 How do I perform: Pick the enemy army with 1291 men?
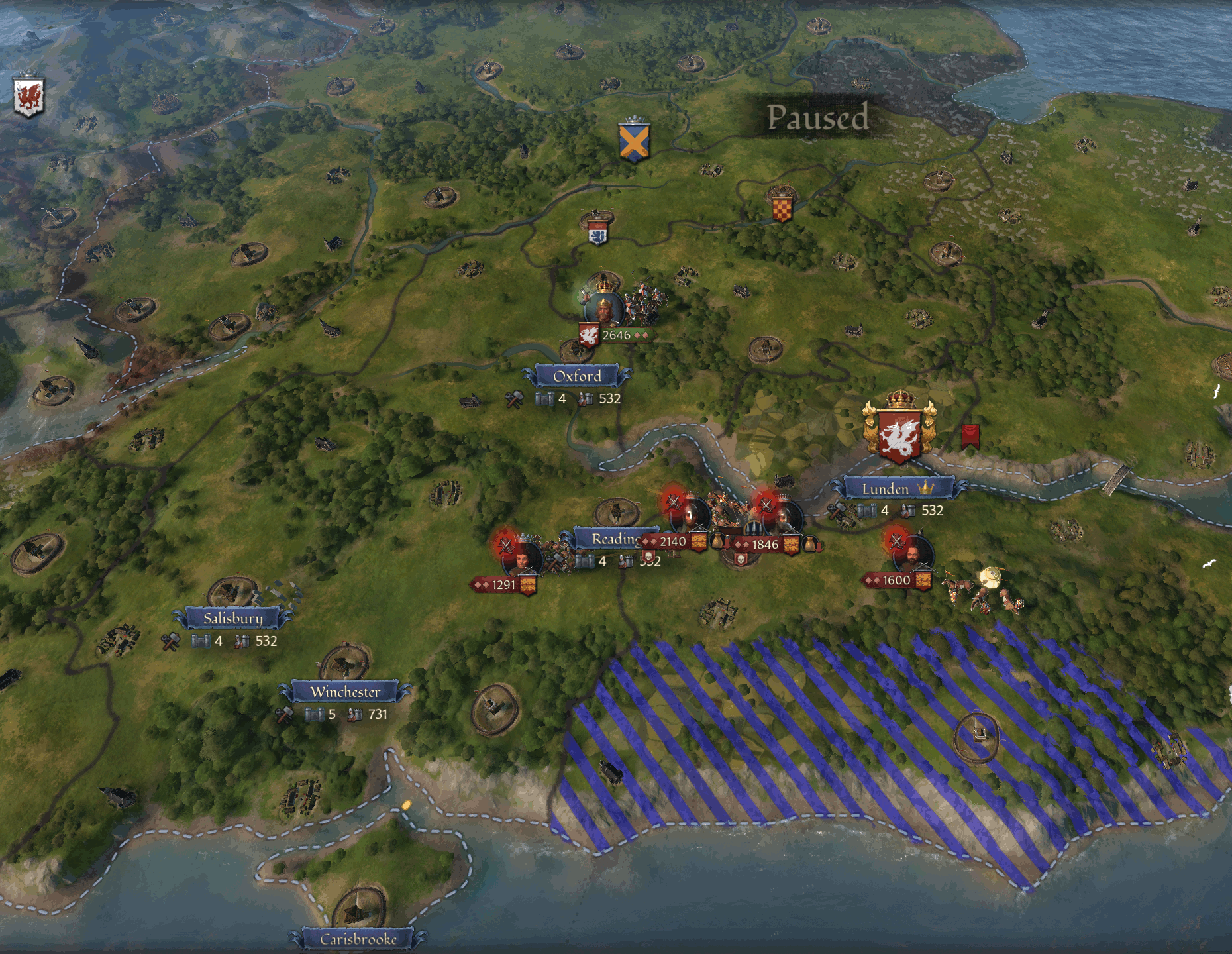pos(503,585)
